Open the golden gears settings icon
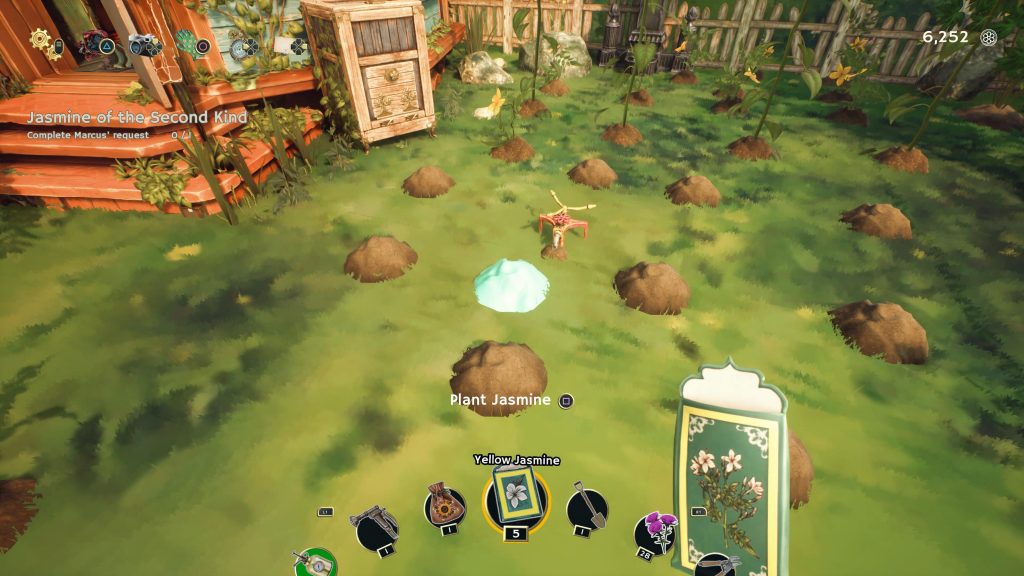The image size is (1024, 576). (40, 40)
